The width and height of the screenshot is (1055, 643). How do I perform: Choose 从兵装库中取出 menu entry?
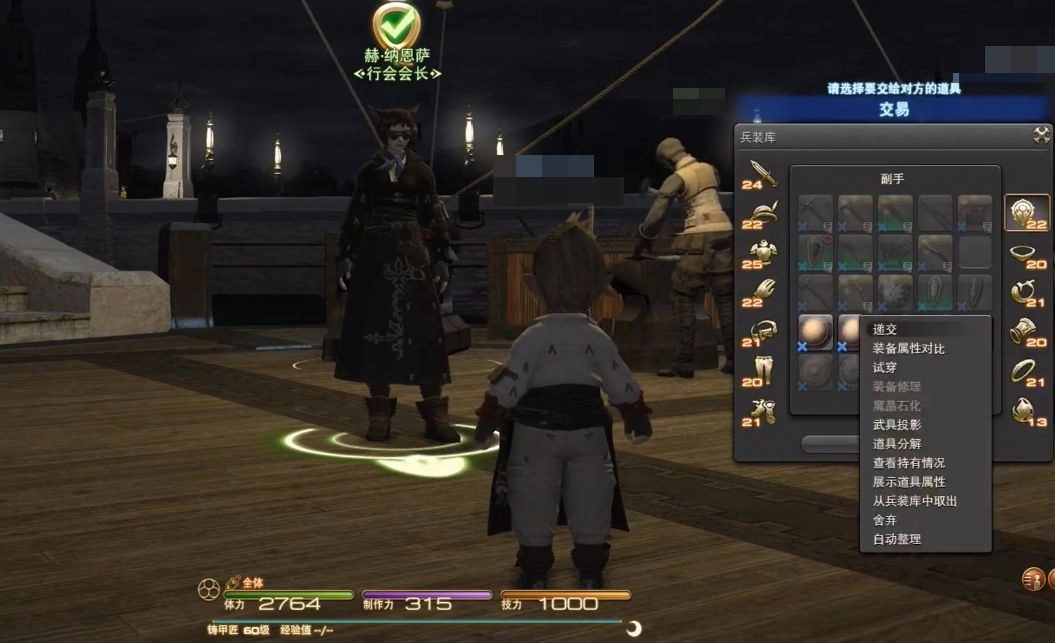tap(914, 500)
